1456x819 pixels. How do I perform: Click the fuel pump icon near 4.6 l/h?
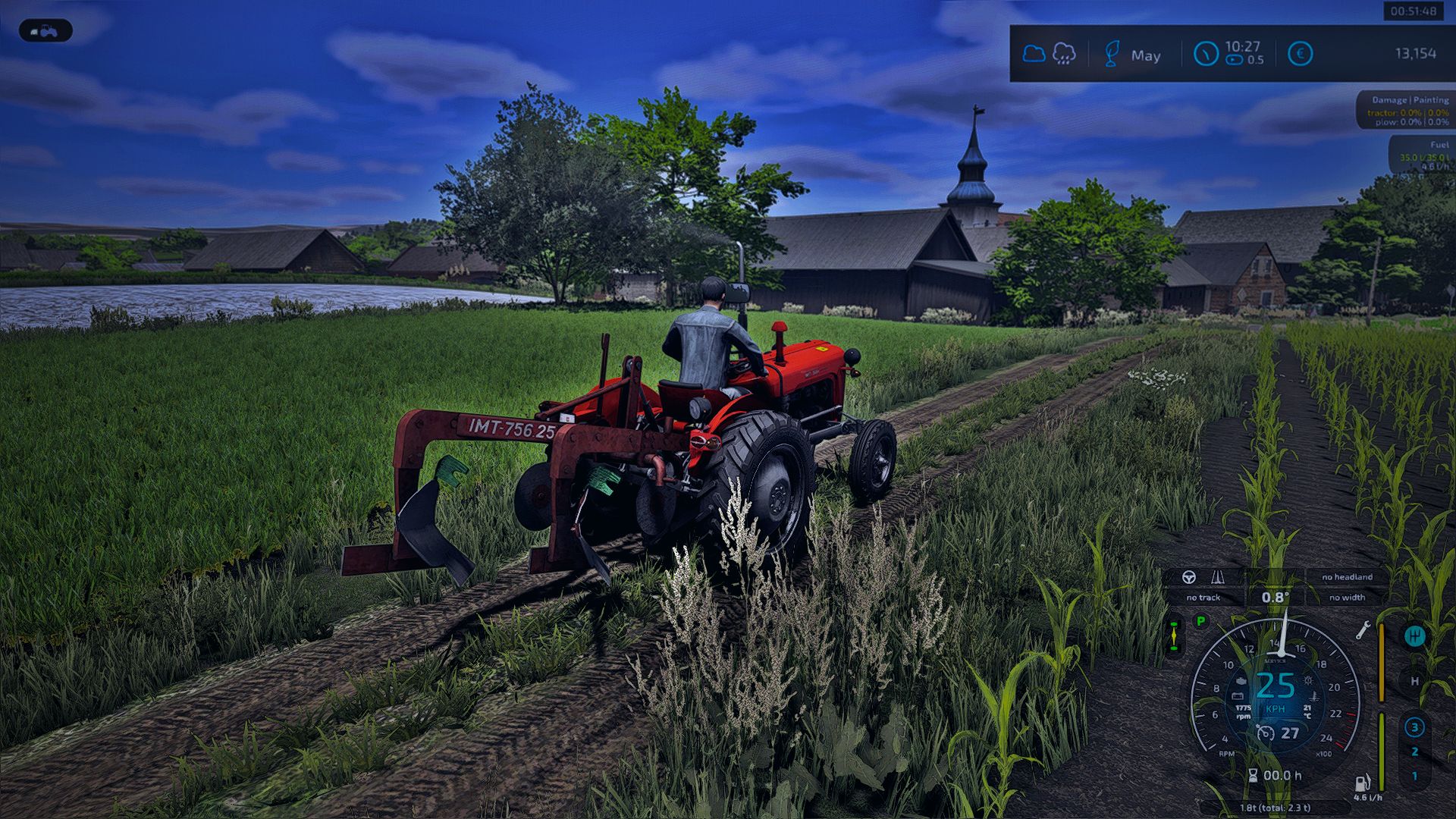[1363, 784]
